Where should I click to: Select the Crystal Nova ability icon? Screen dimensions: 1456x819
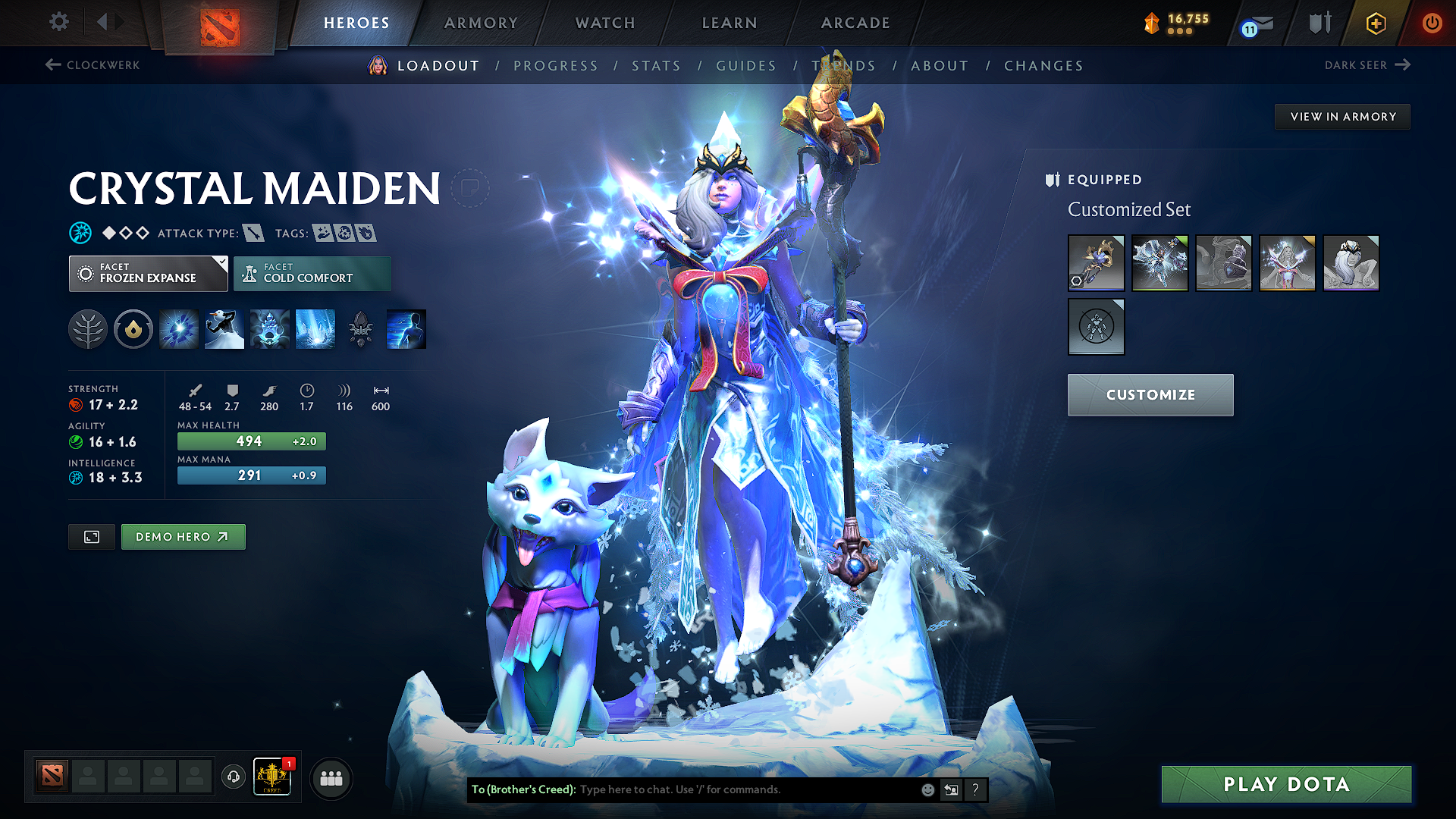coord(178,328)
